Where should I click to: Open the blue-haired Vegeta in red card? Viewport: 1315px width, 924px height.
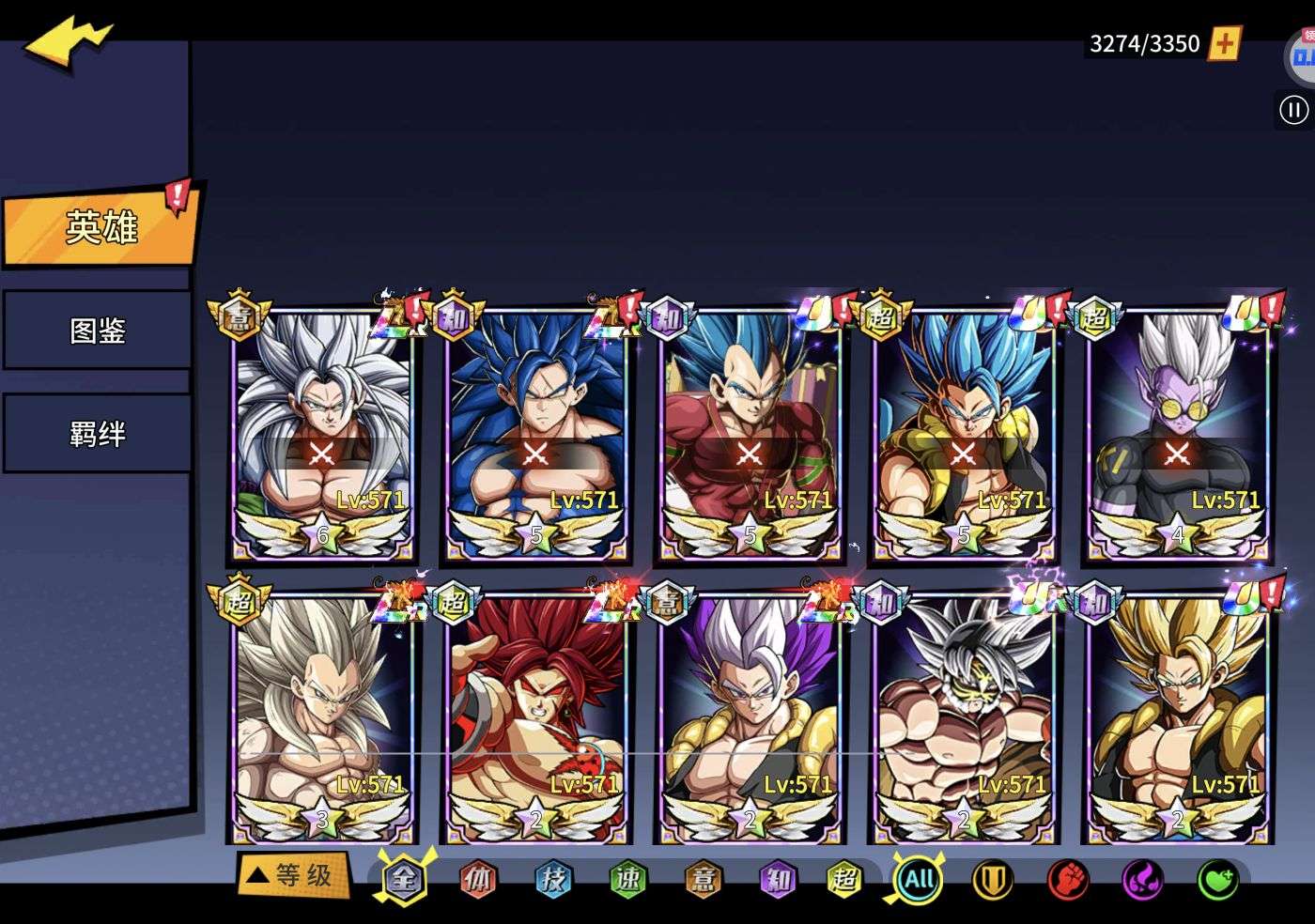tap(750, 434)
